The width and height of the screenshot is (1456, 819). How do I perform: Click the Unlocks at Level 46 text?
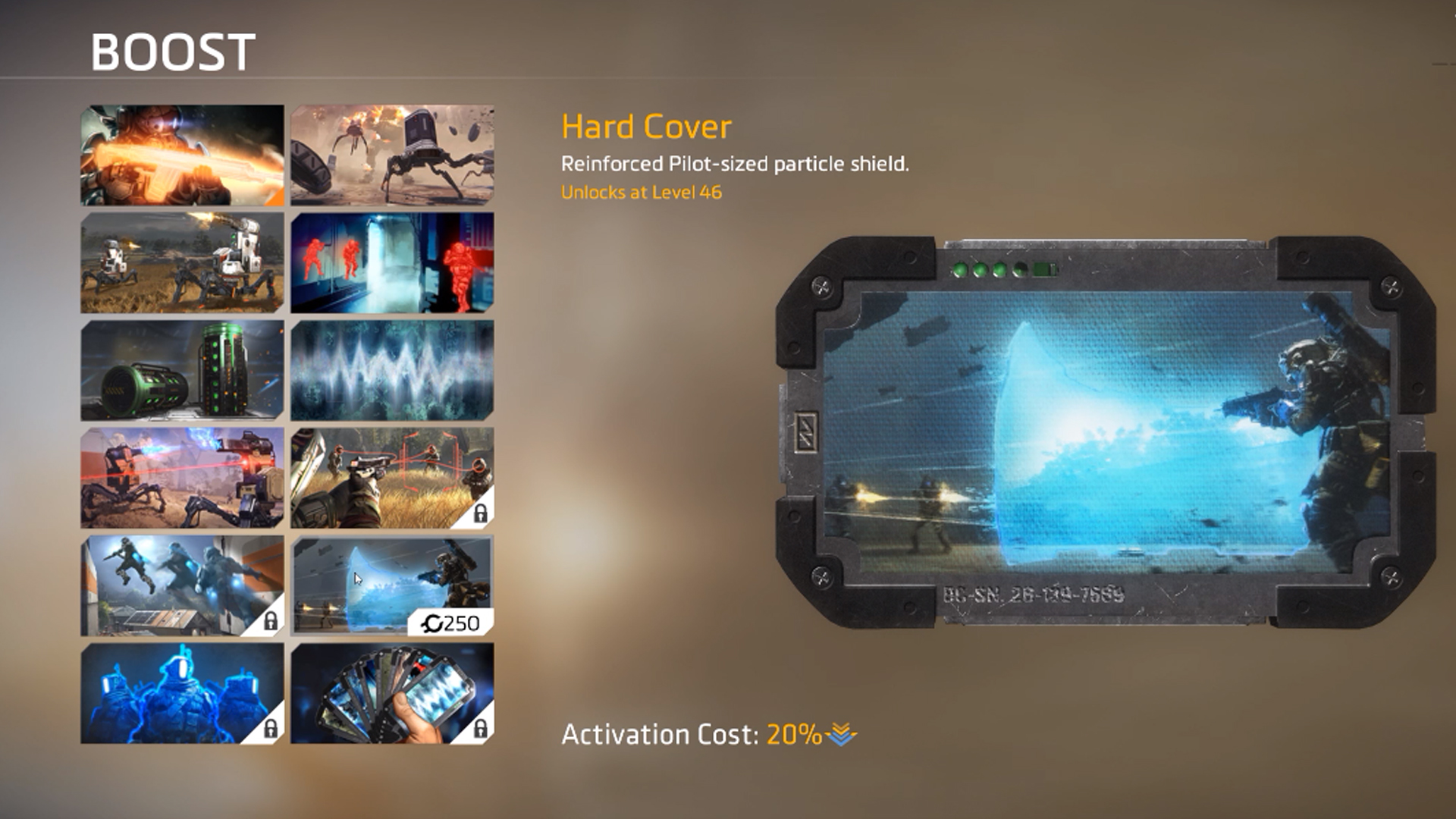[642, 193]
